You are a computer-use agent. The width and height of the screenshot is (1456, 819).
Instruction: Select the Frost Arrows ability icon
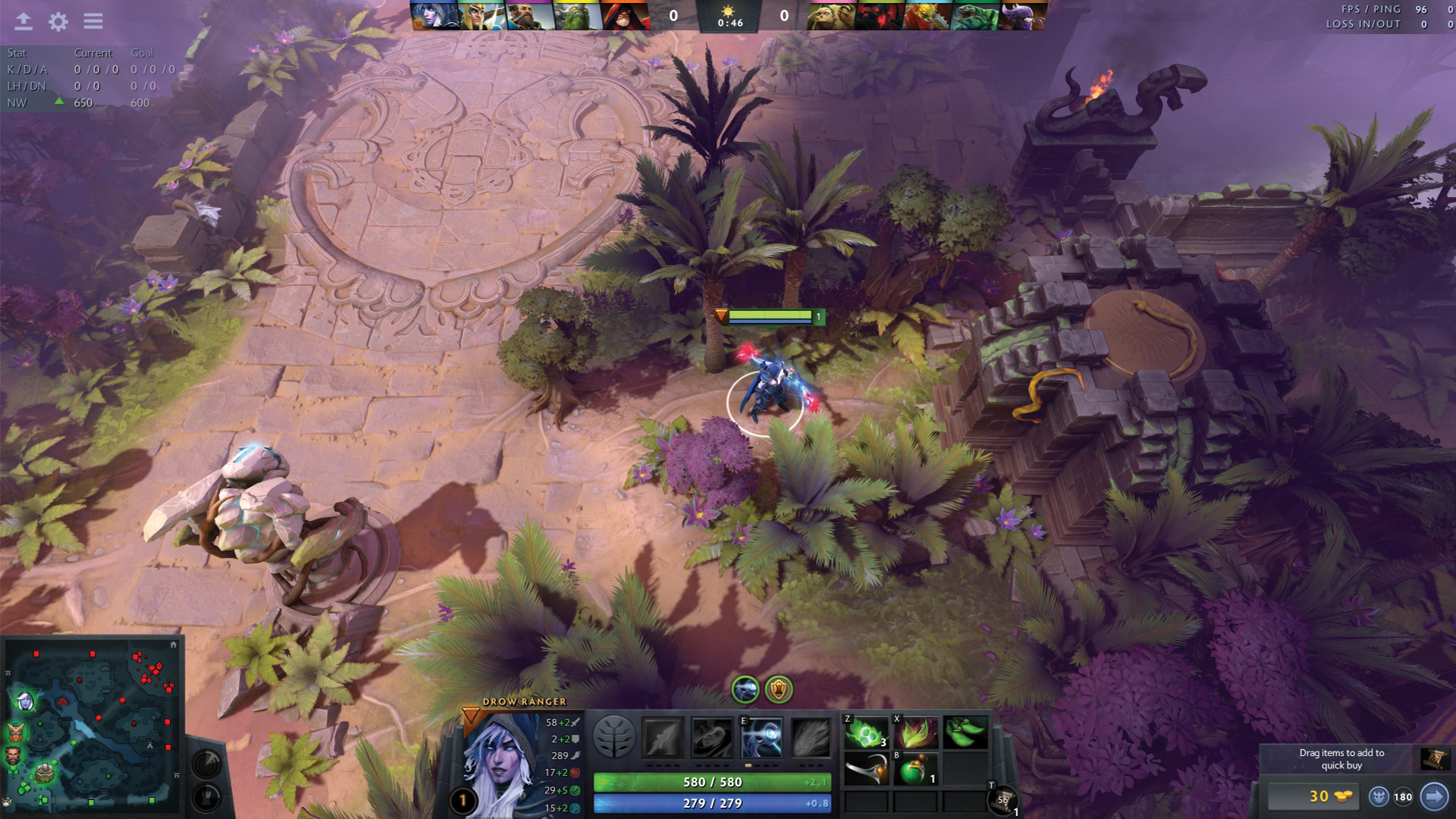coord(663,738)
